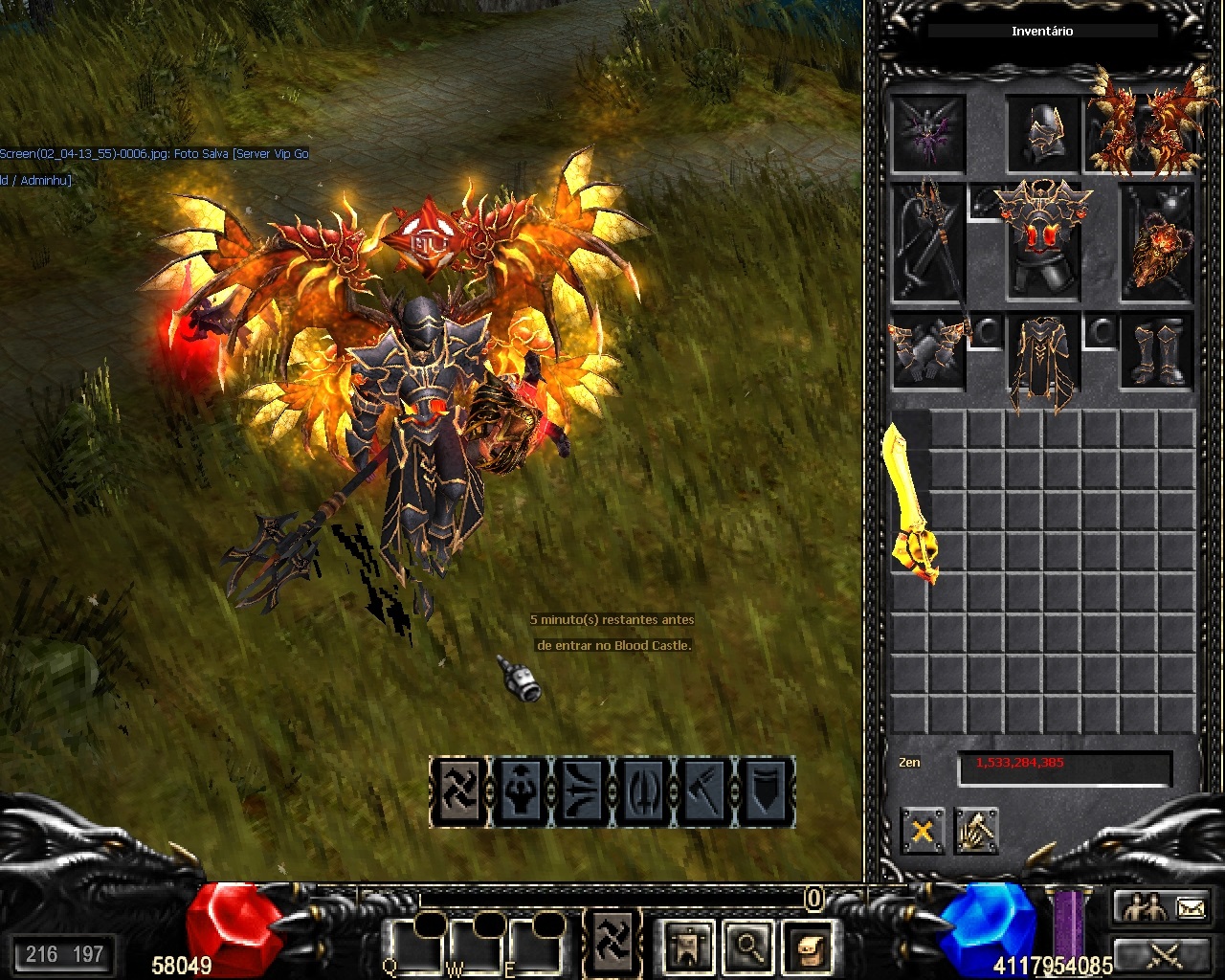Select the equipped trident weapon slot
The height and width of the screenshot is (980, 1225).
click(927, 243)
